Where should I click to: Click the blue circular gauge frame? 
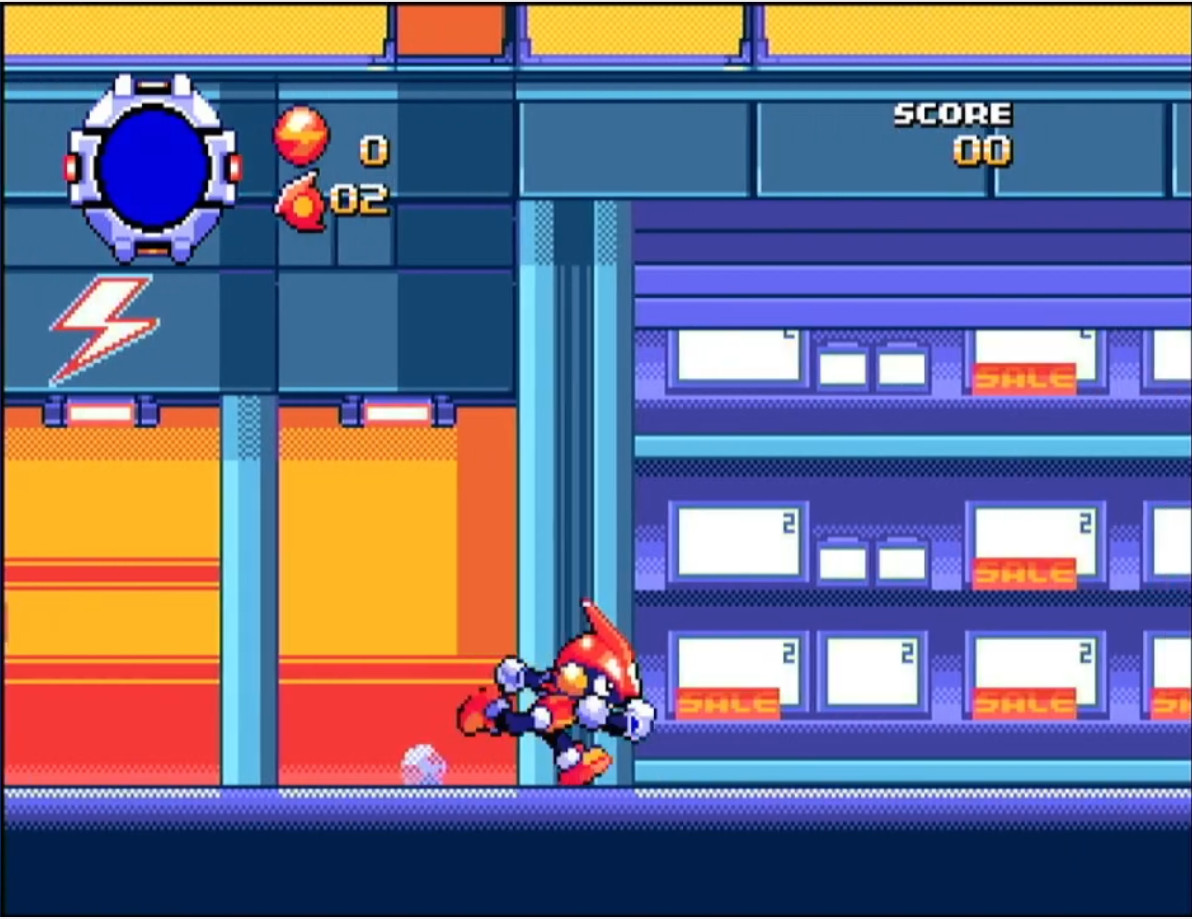[153, 167]
